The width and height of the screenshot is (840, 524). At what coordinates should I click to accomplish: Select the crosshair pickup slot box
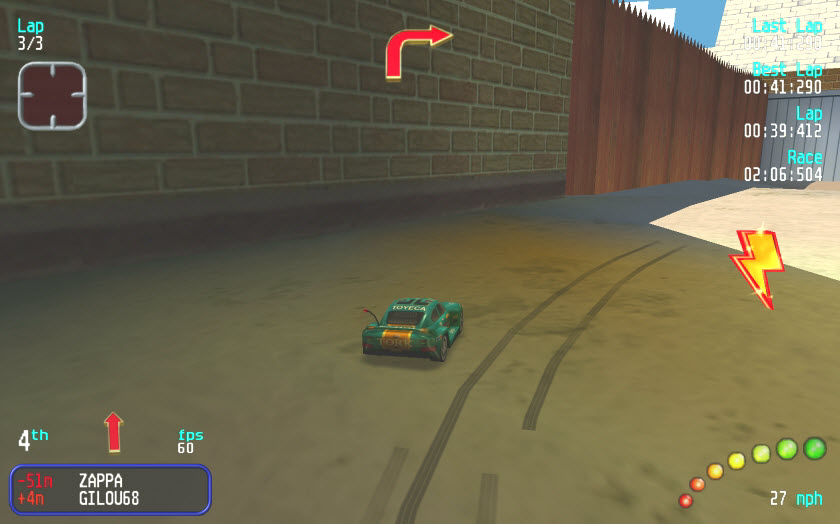coord(52,95)
